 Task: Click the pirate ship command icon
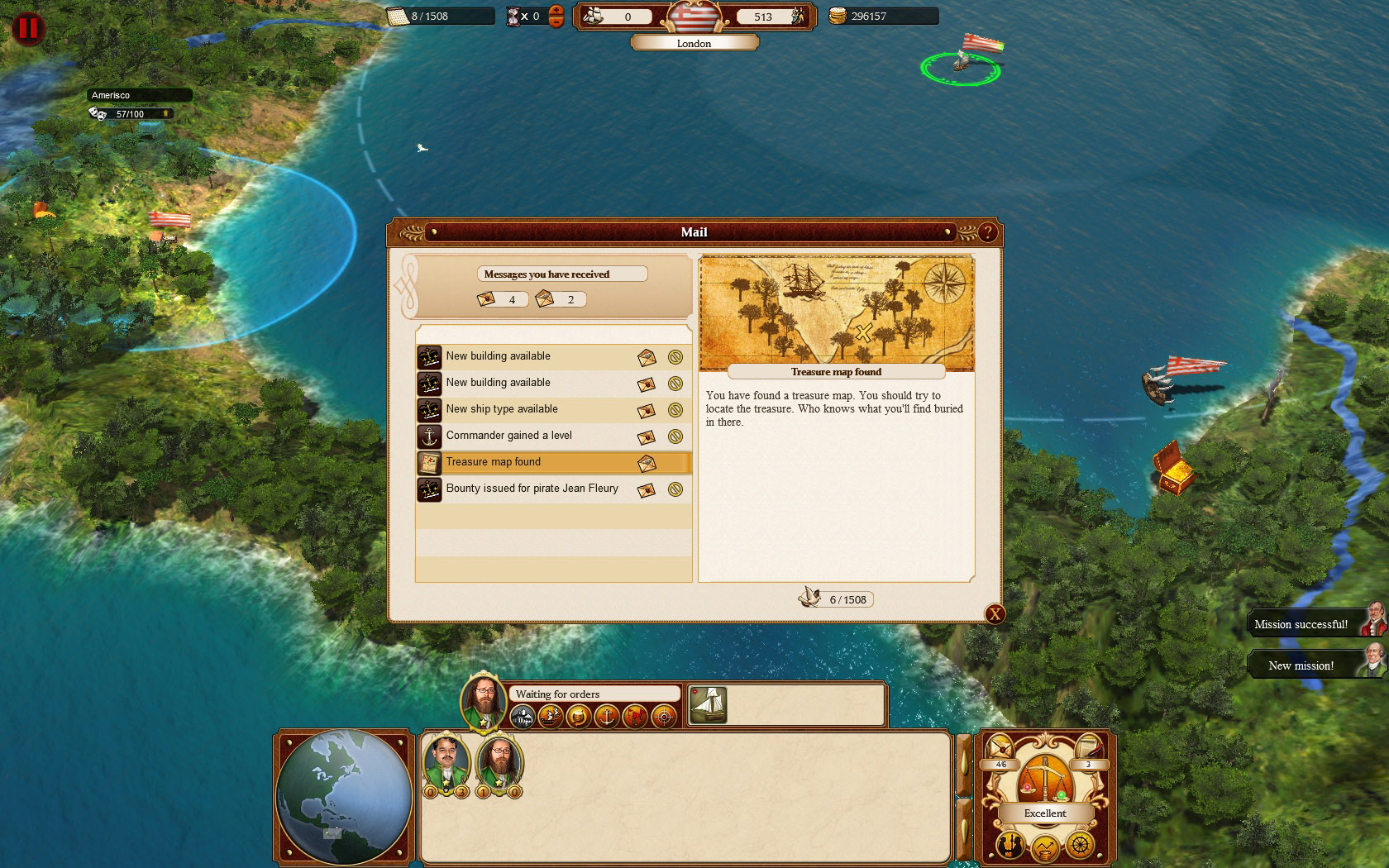click(x=550, y=716)
